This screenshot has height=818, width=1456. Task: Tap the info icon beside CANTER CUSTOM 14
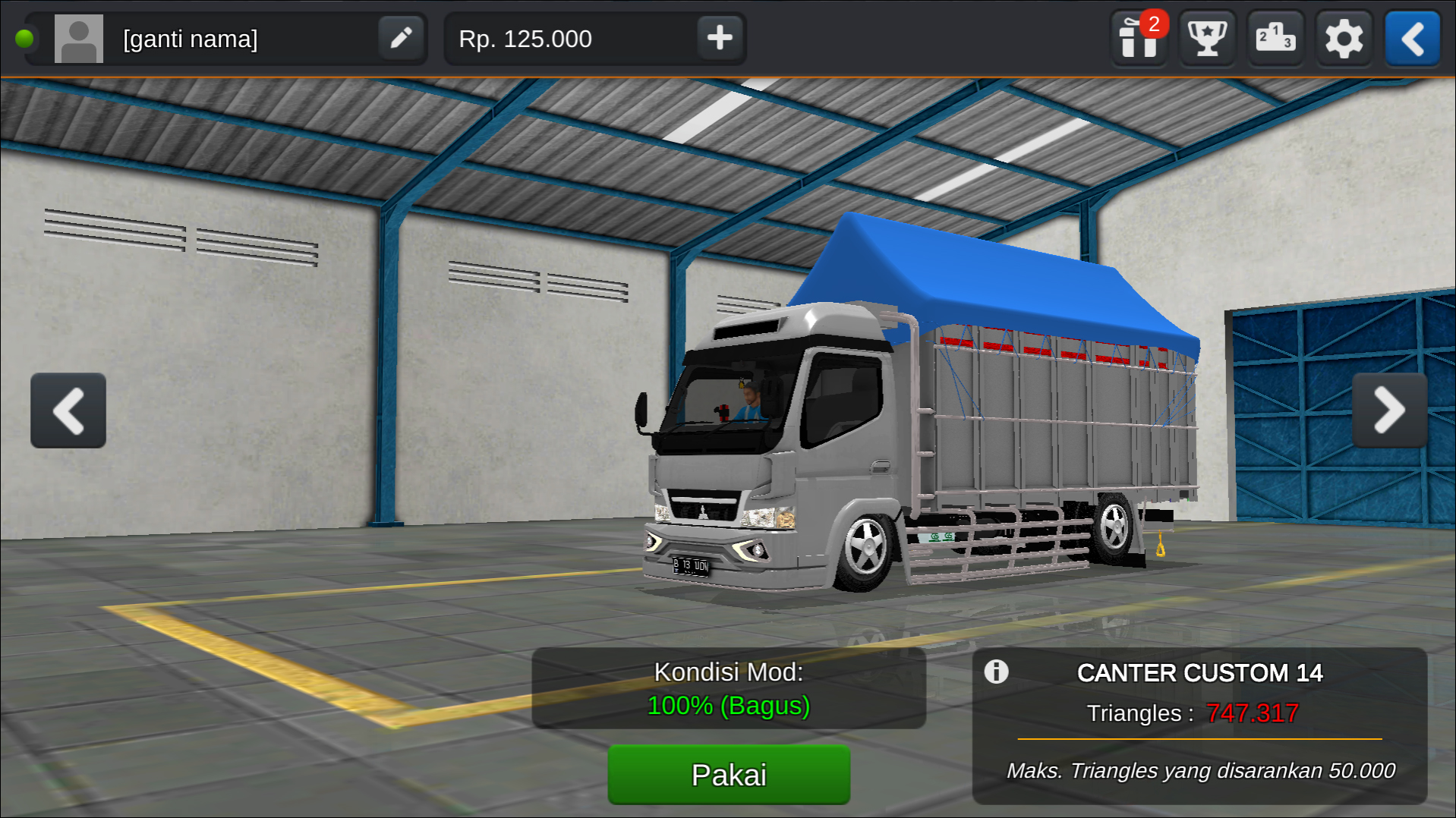997,672
